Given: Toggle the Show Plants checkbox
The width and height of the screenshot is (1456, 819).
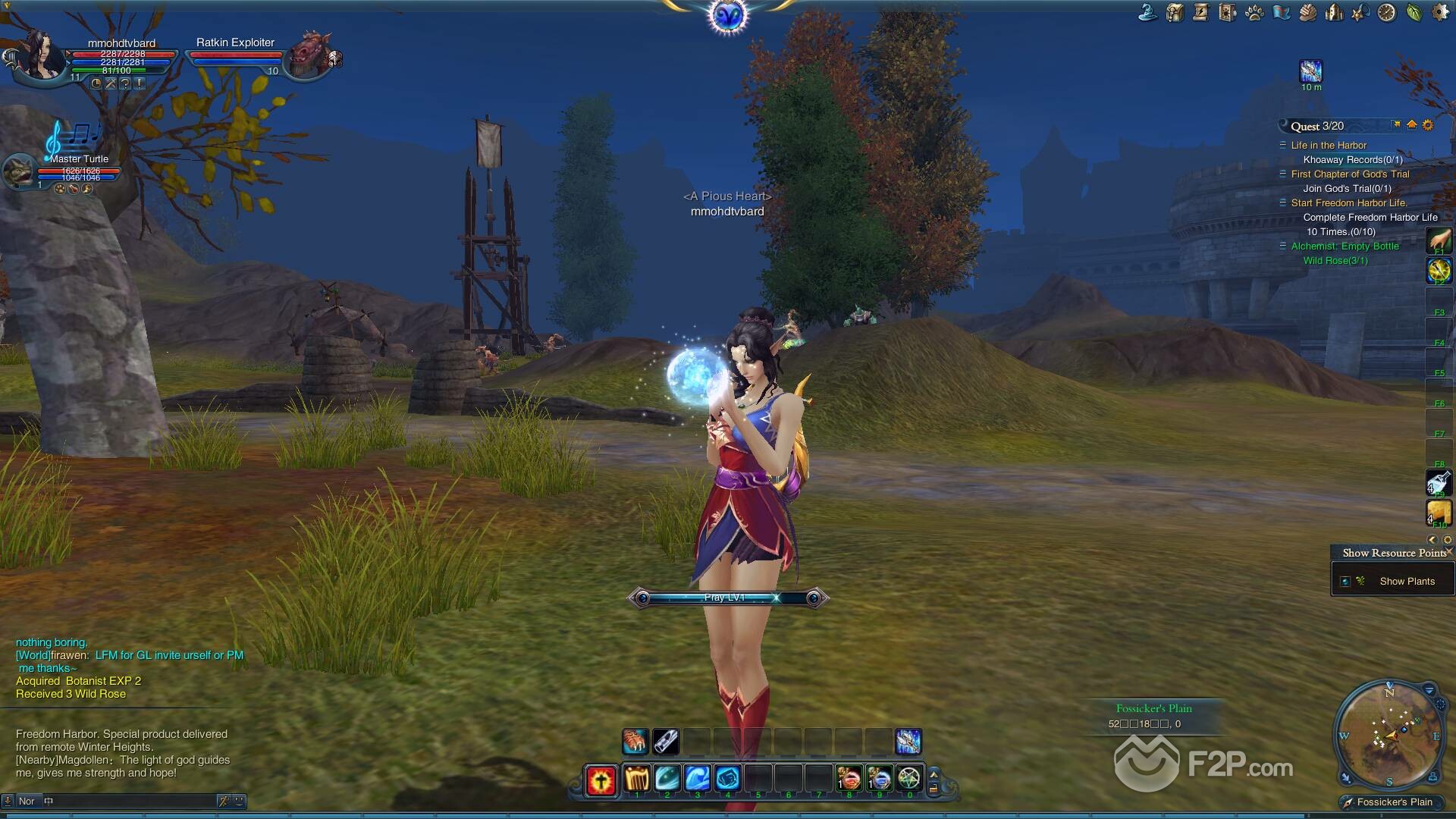Looking at the screenshot, I should pos(1345,582).
